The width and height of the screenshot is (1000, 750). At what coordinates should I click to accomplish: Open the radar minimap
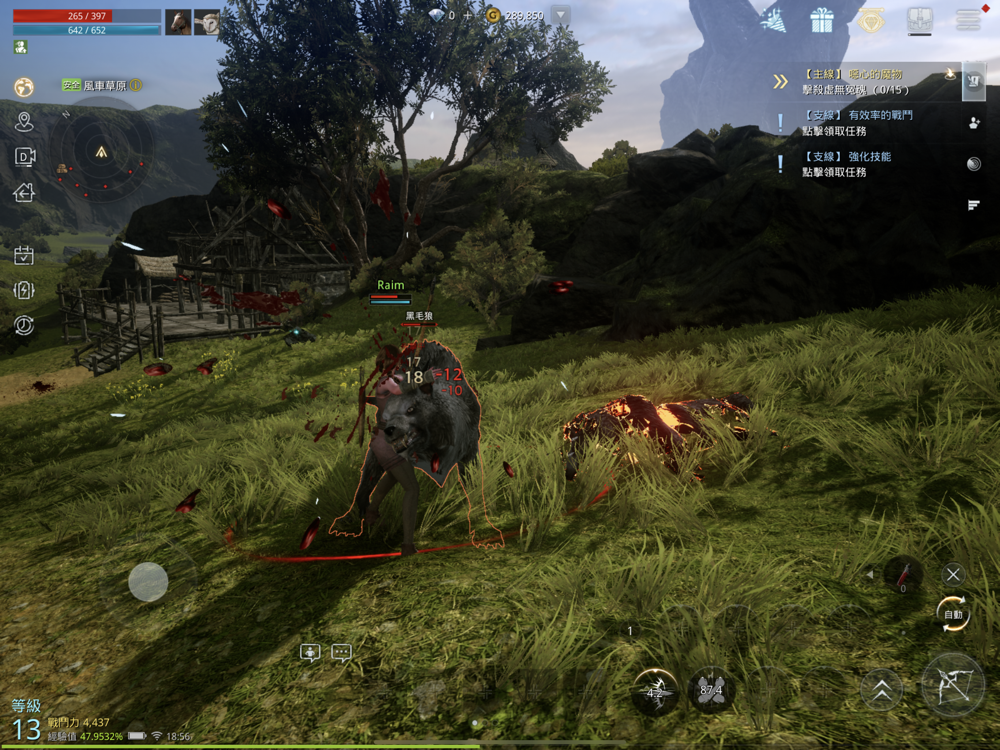(x=101, y=152)
